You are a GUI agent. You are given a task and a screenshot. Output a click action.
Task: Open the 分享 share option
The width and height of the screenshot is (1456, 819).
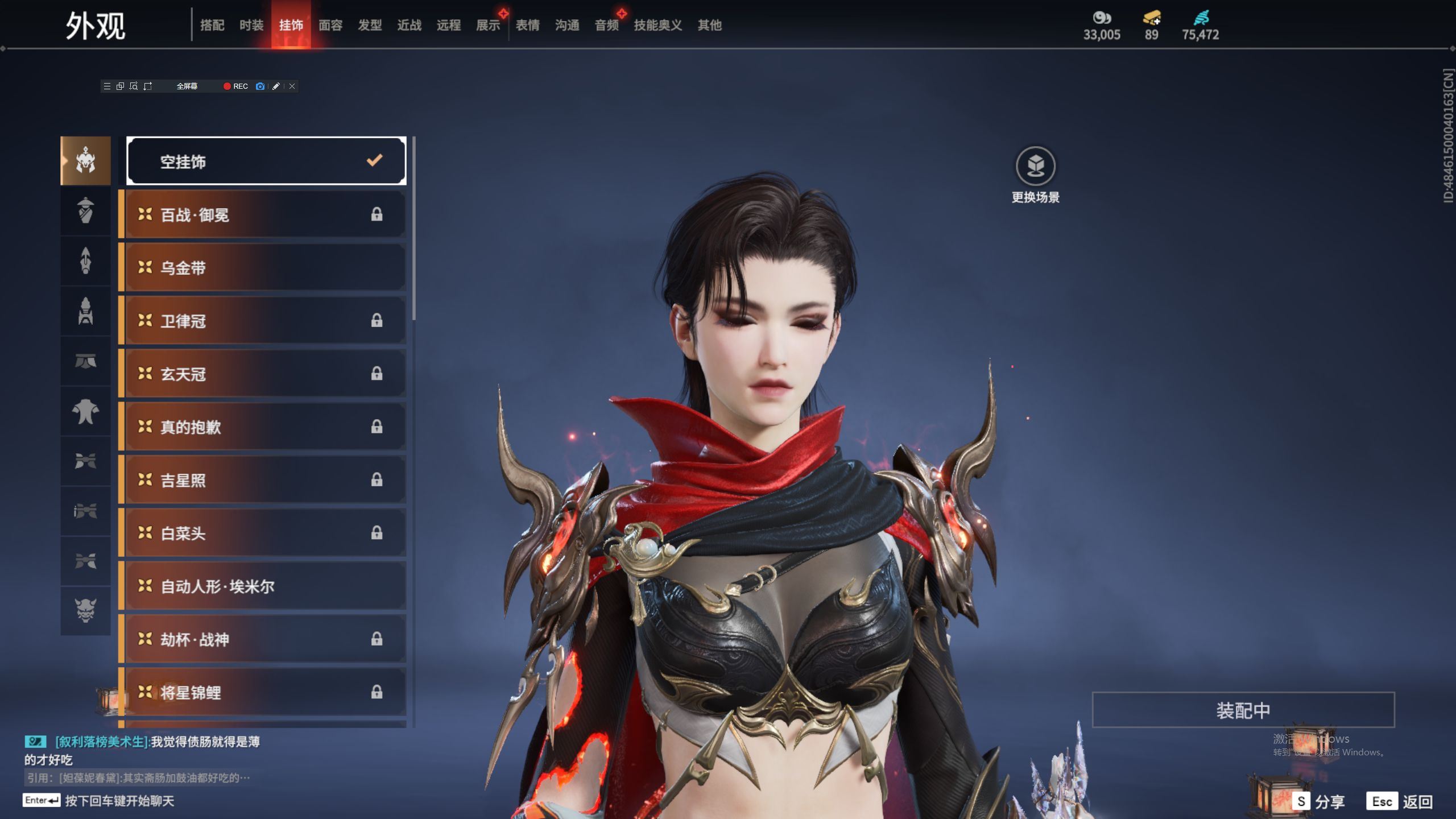[1319, 802]
